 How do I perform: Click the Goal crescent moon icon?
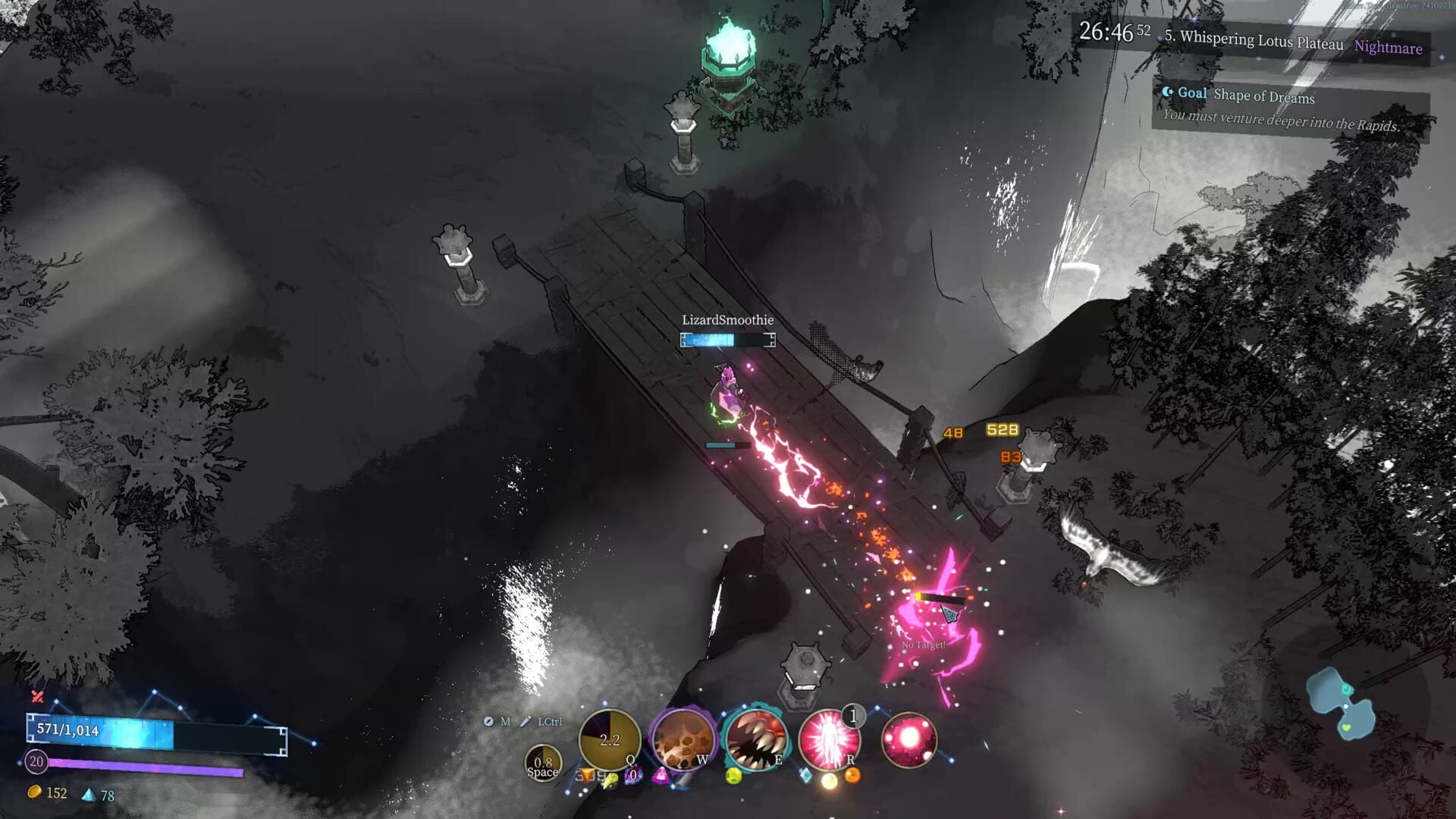click(1169, 93)
